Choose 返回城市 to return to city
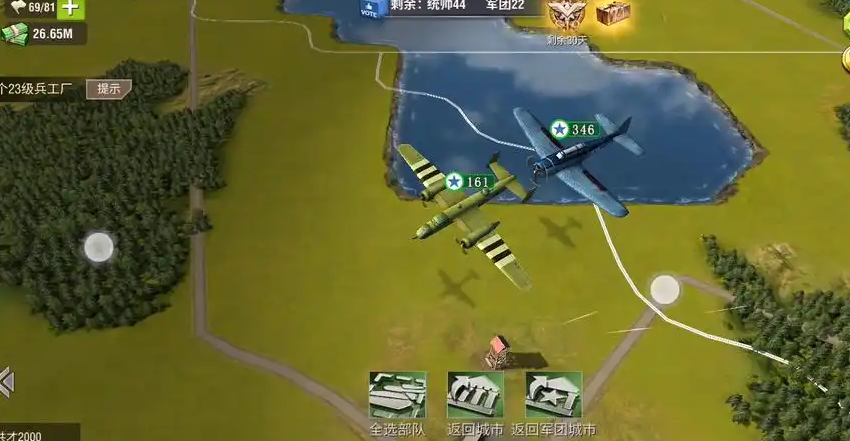Viewport: 850px width, 441px height. tap(475, 395)
